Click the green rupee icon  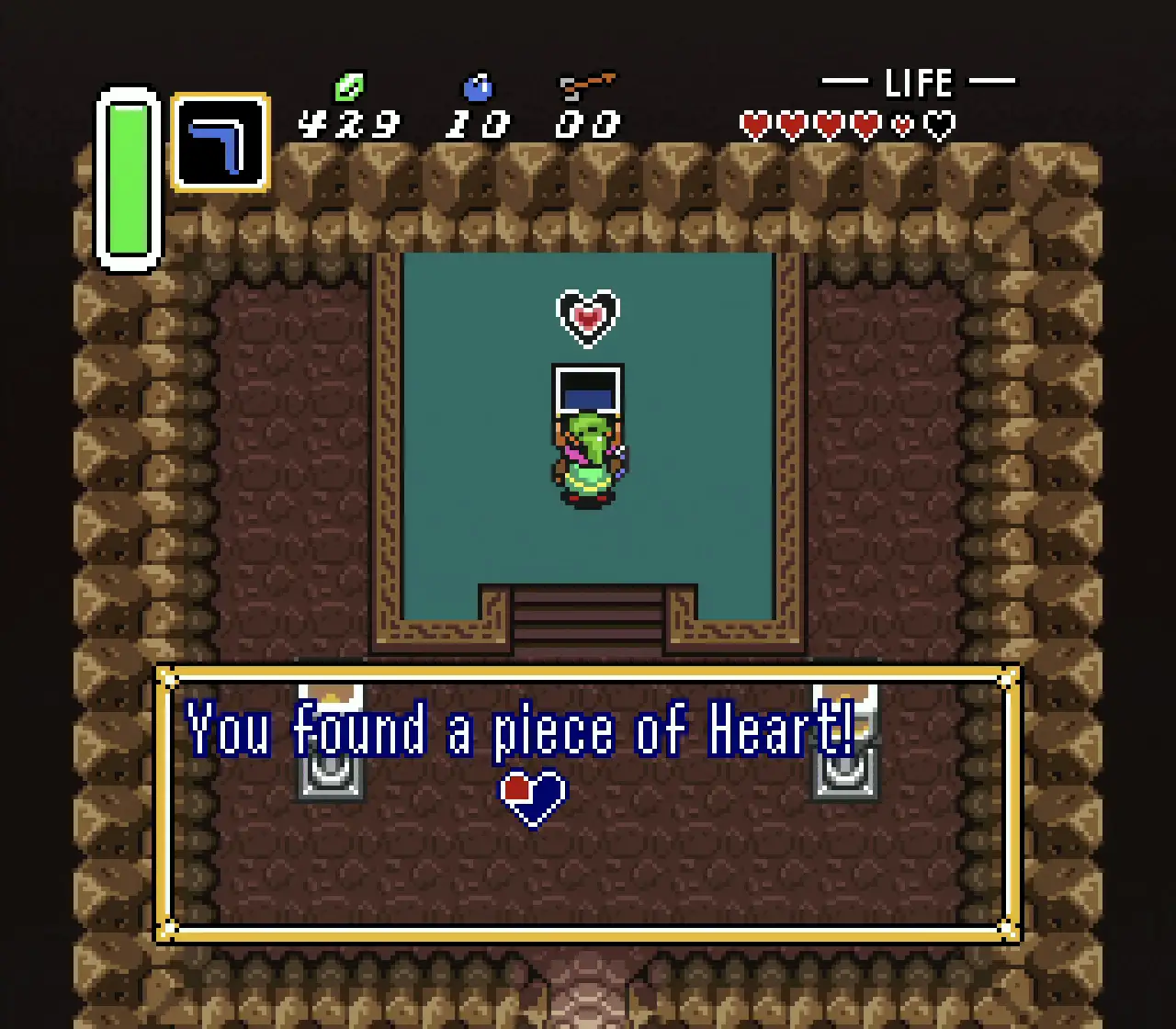pos(349,88)
